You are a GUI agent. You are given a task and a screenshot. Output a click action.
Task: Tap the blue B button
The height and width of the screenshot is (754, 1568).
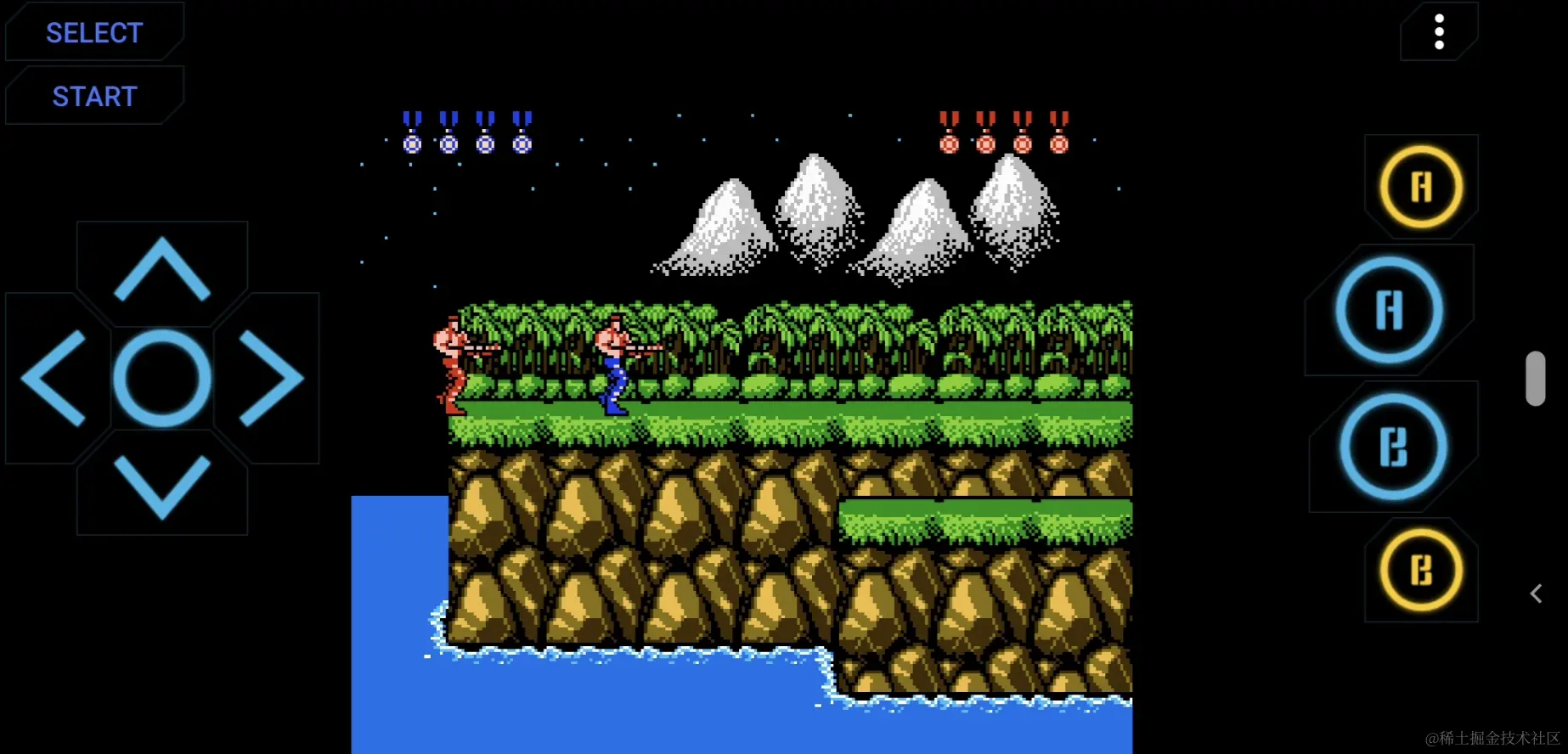pyautogui.click(x=1393, y=447)
